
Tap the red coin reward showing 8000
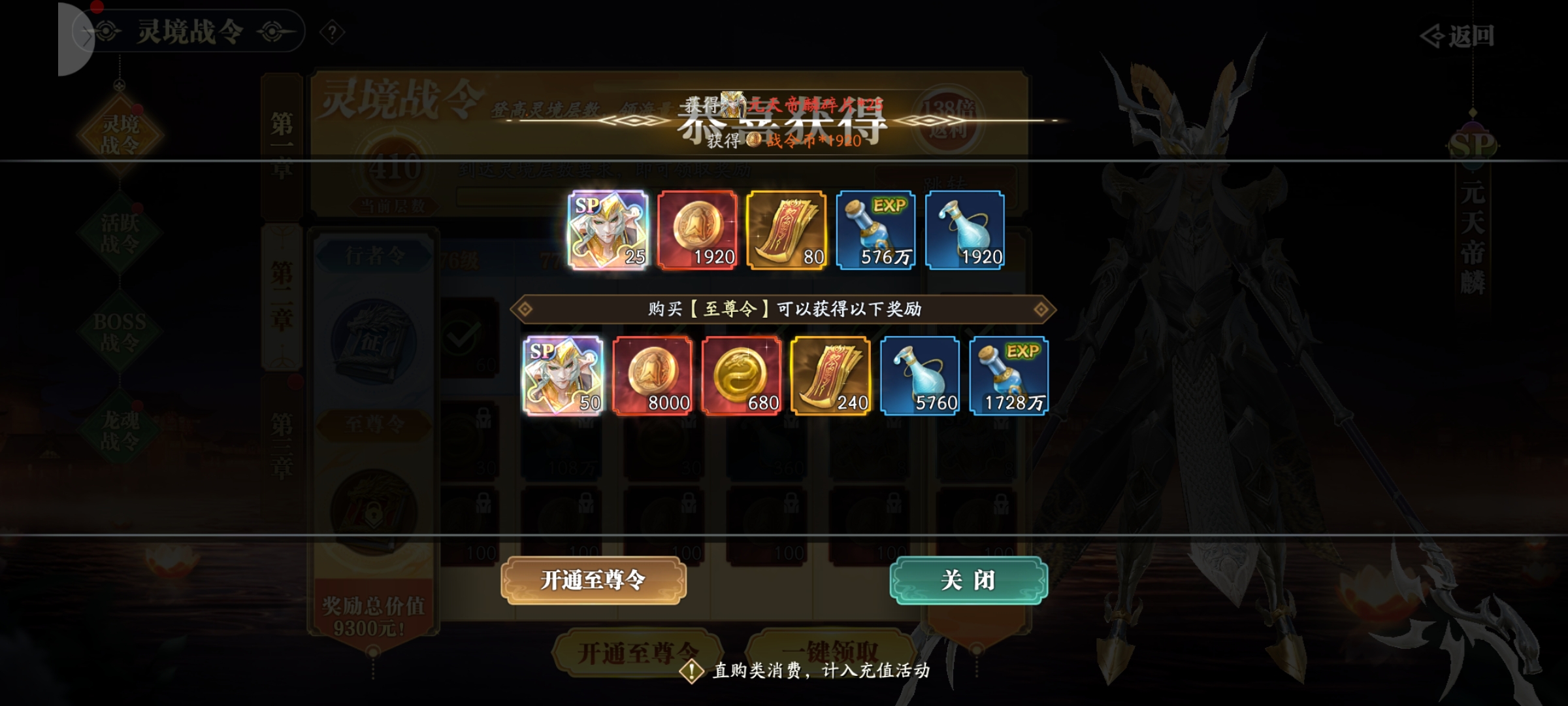652,376
